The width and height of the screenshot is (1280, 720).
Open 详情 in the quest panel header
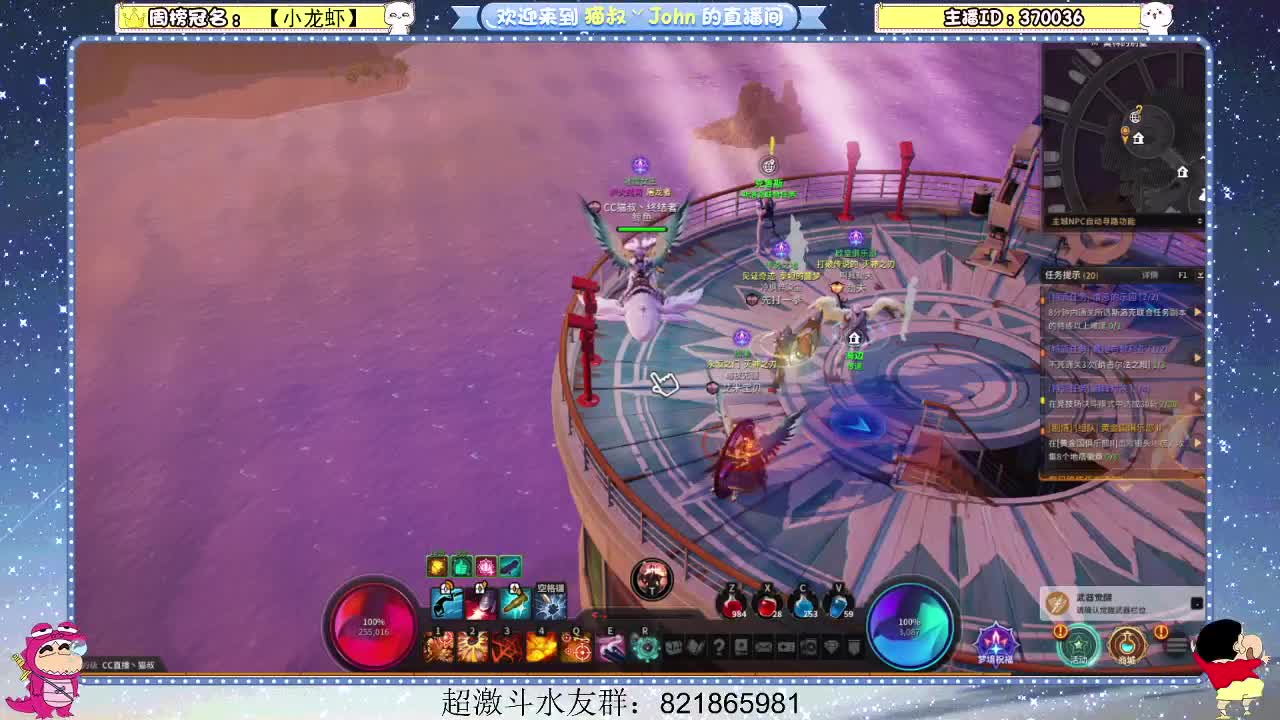click(x=1149, y=275)
